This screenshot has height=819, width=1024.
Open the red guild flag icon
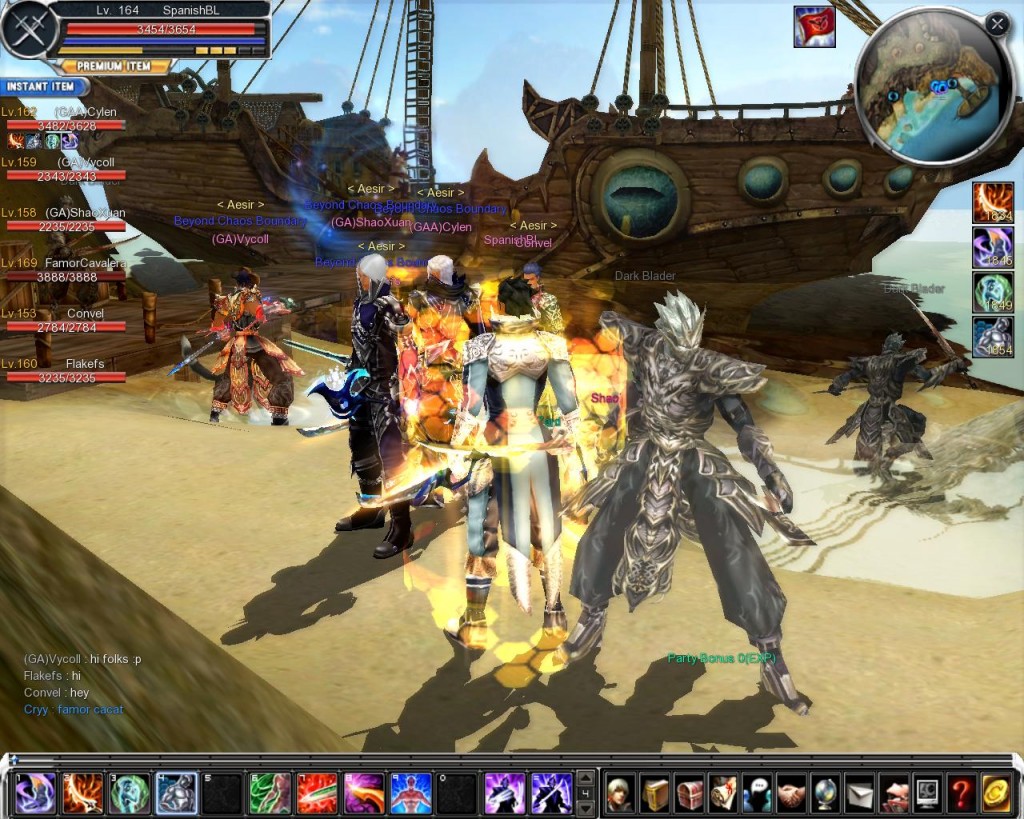point(814,27)
